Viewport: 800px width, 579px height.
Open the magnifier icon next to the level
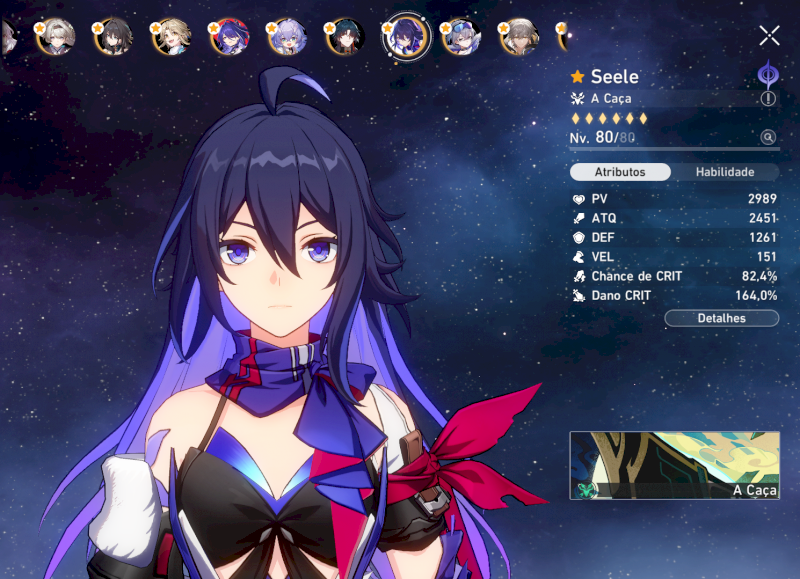(768, 138)
